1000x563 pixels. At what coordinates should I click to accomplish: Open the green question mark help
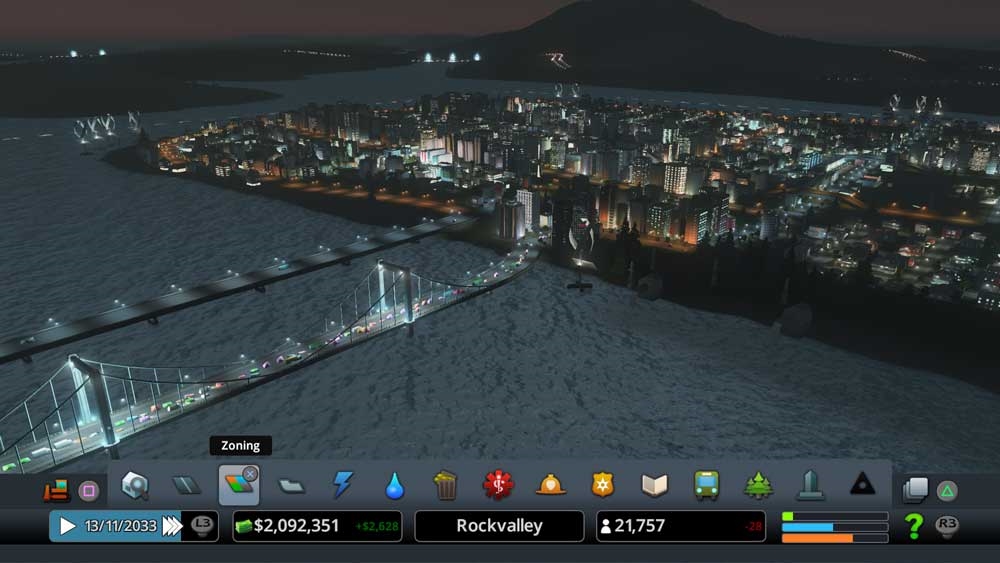tap(913, 526)
